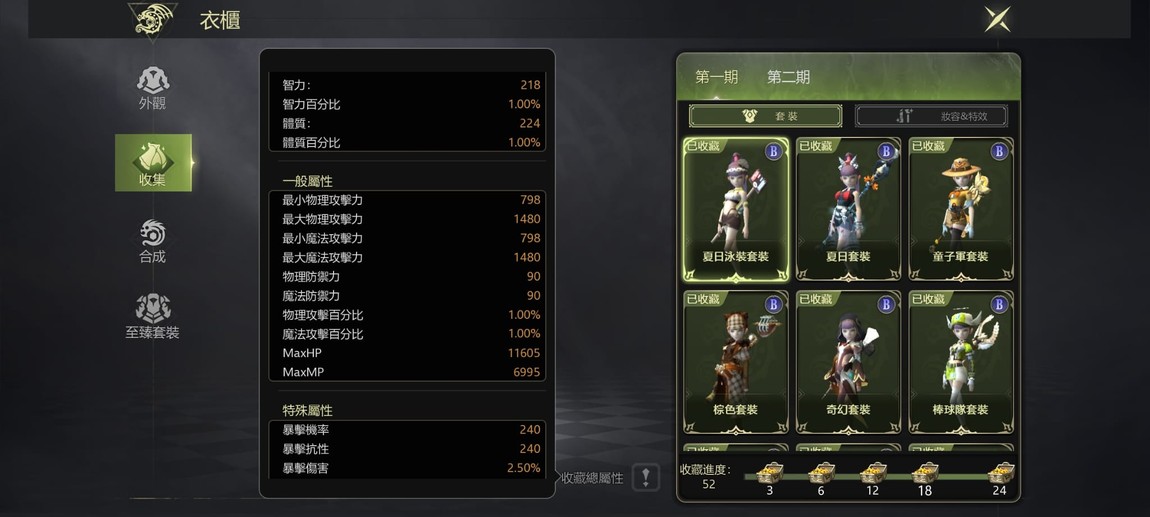Open the treasure chest at milestone 12

tap(873, 474)
